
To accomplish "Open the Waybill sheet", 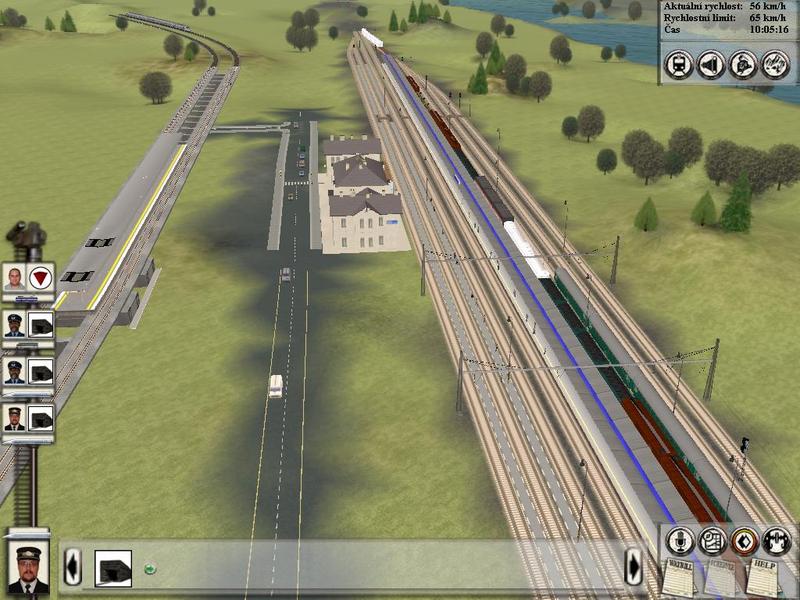I will (x=679, y=578).
